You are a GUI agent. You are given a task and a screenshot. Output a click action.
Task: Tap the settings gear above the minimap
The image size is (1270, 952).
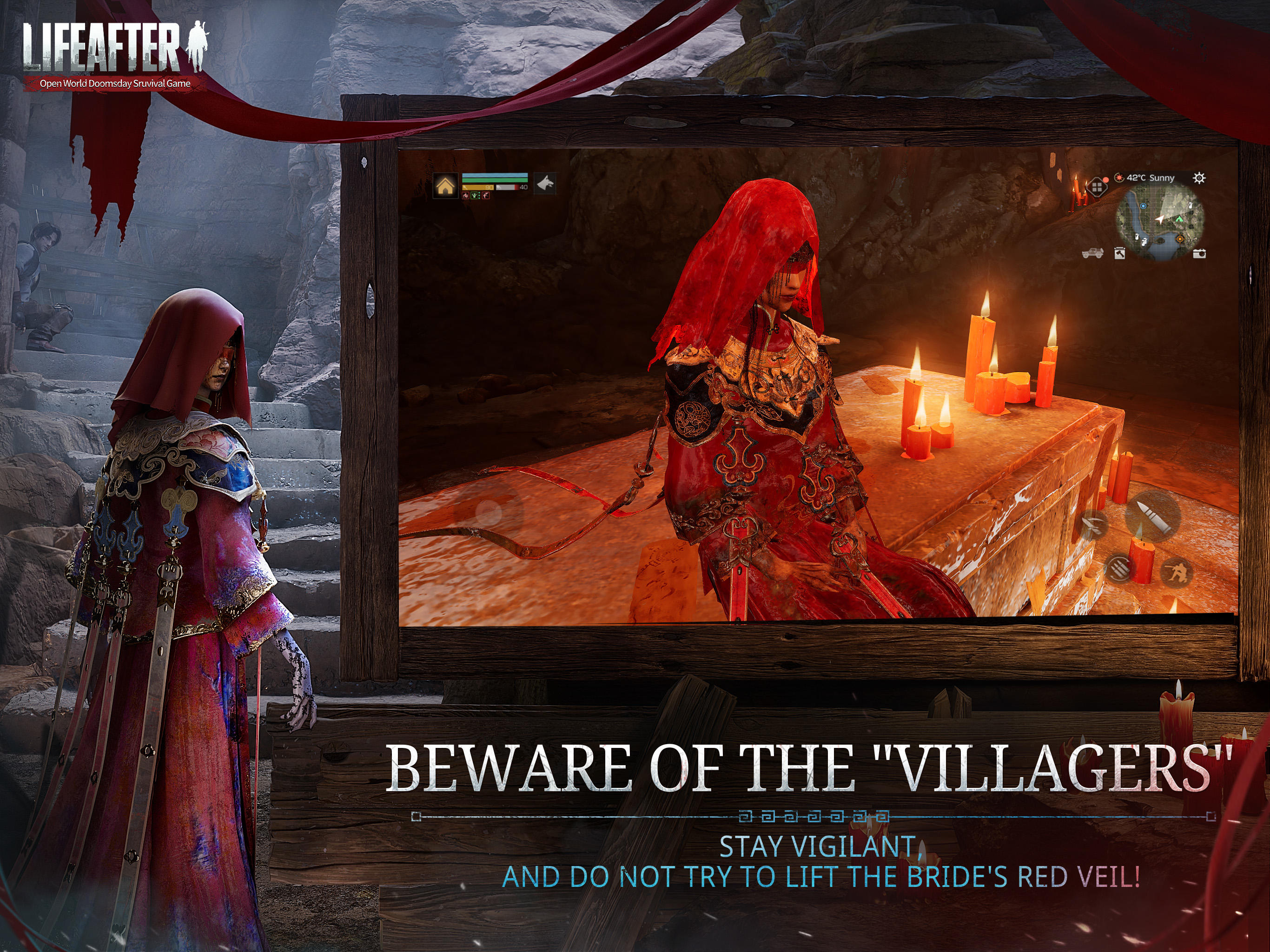pyautogui.click(x=1199, y=178)
